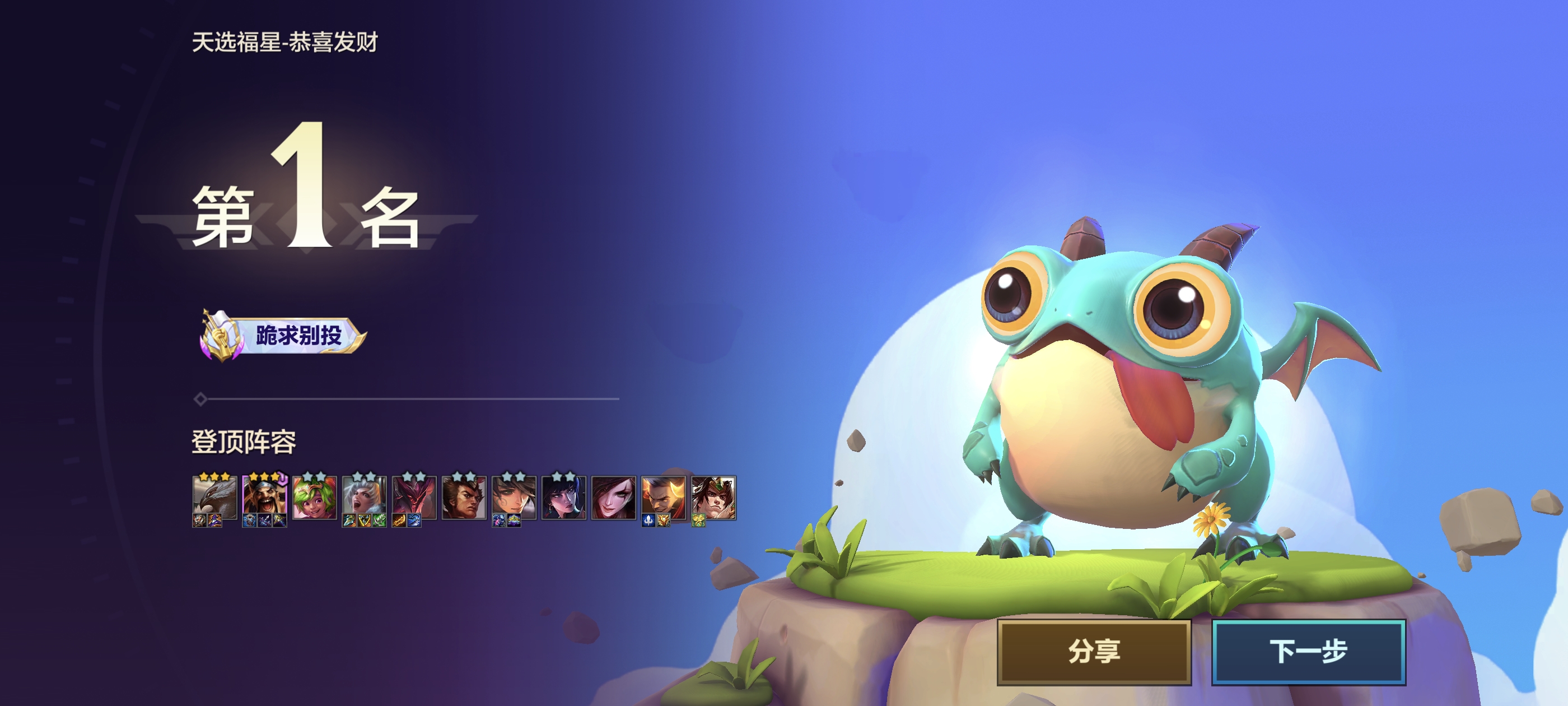1568x706 pixels.
Task: Click the 分享 share button
Action: (x=1093, y=651)
